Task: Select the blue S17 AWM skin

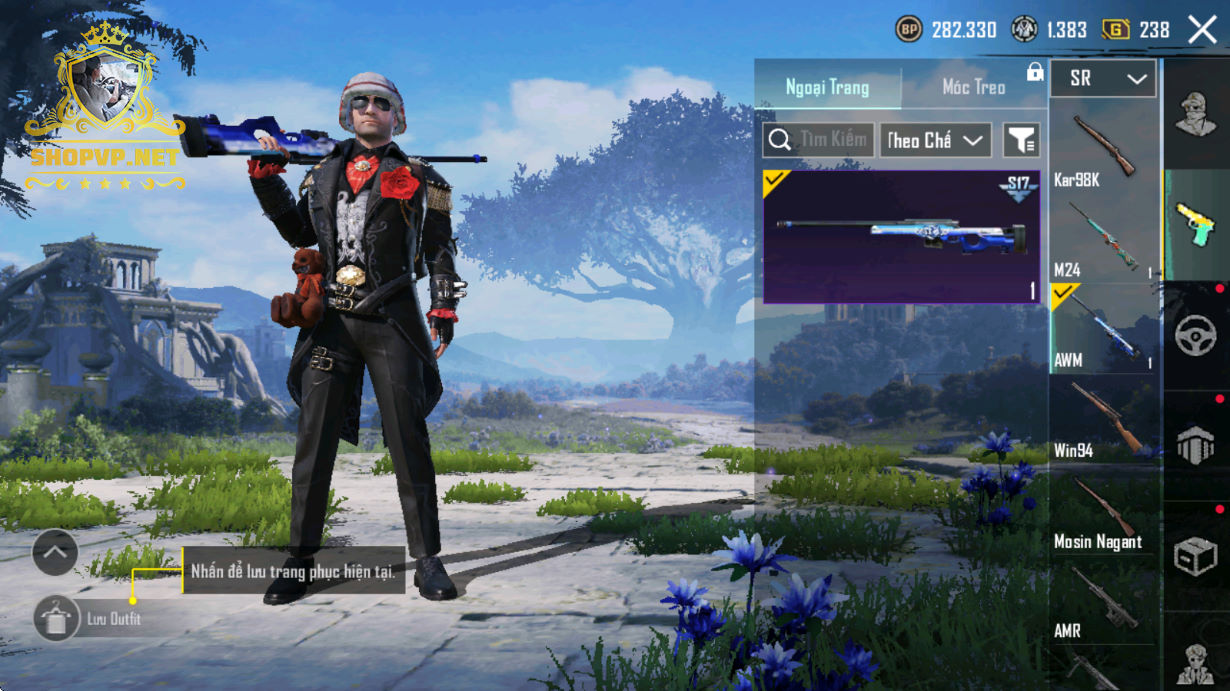Action: (901, 237)
